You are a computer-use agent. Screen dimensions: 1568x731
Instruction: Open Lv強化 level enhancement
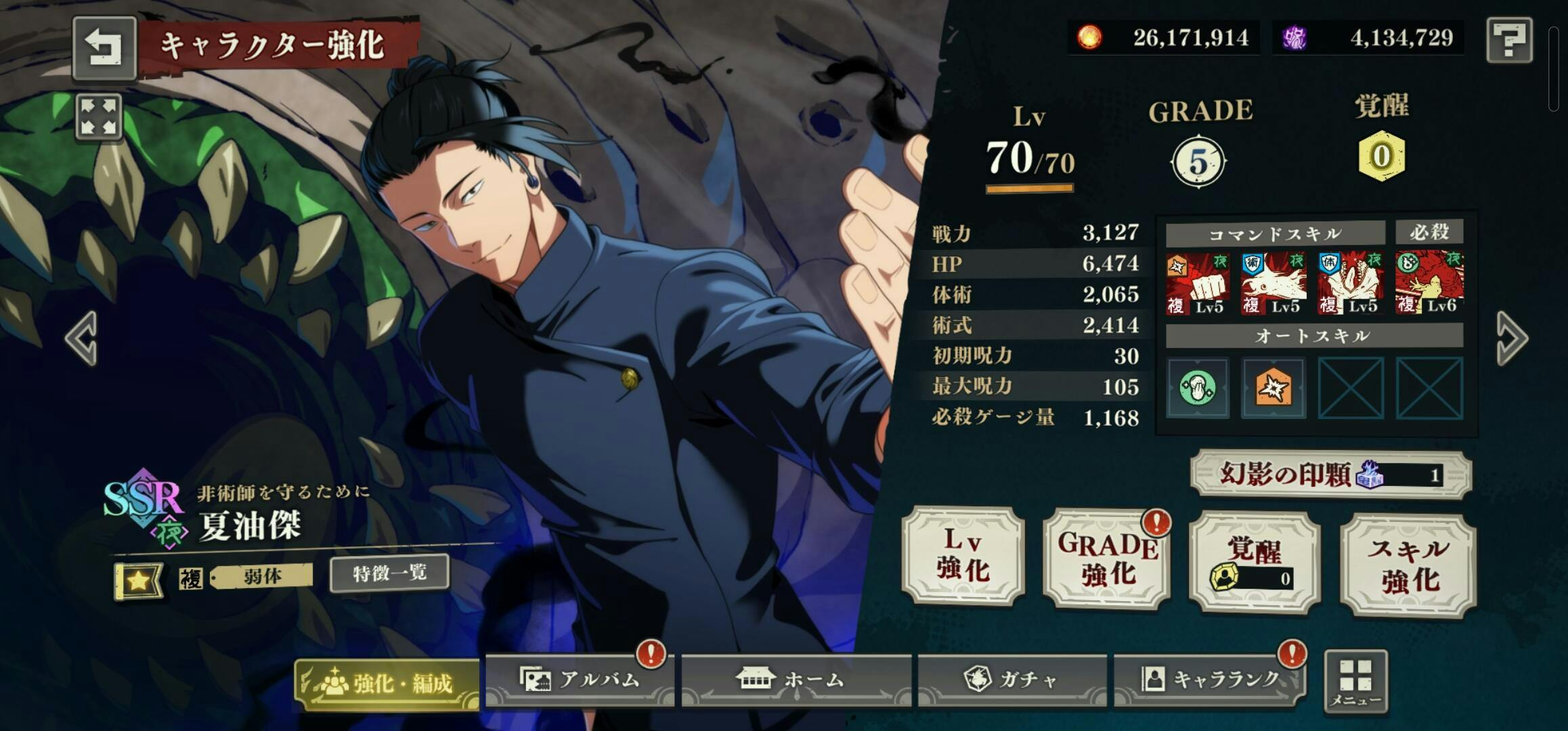point(963,556)
